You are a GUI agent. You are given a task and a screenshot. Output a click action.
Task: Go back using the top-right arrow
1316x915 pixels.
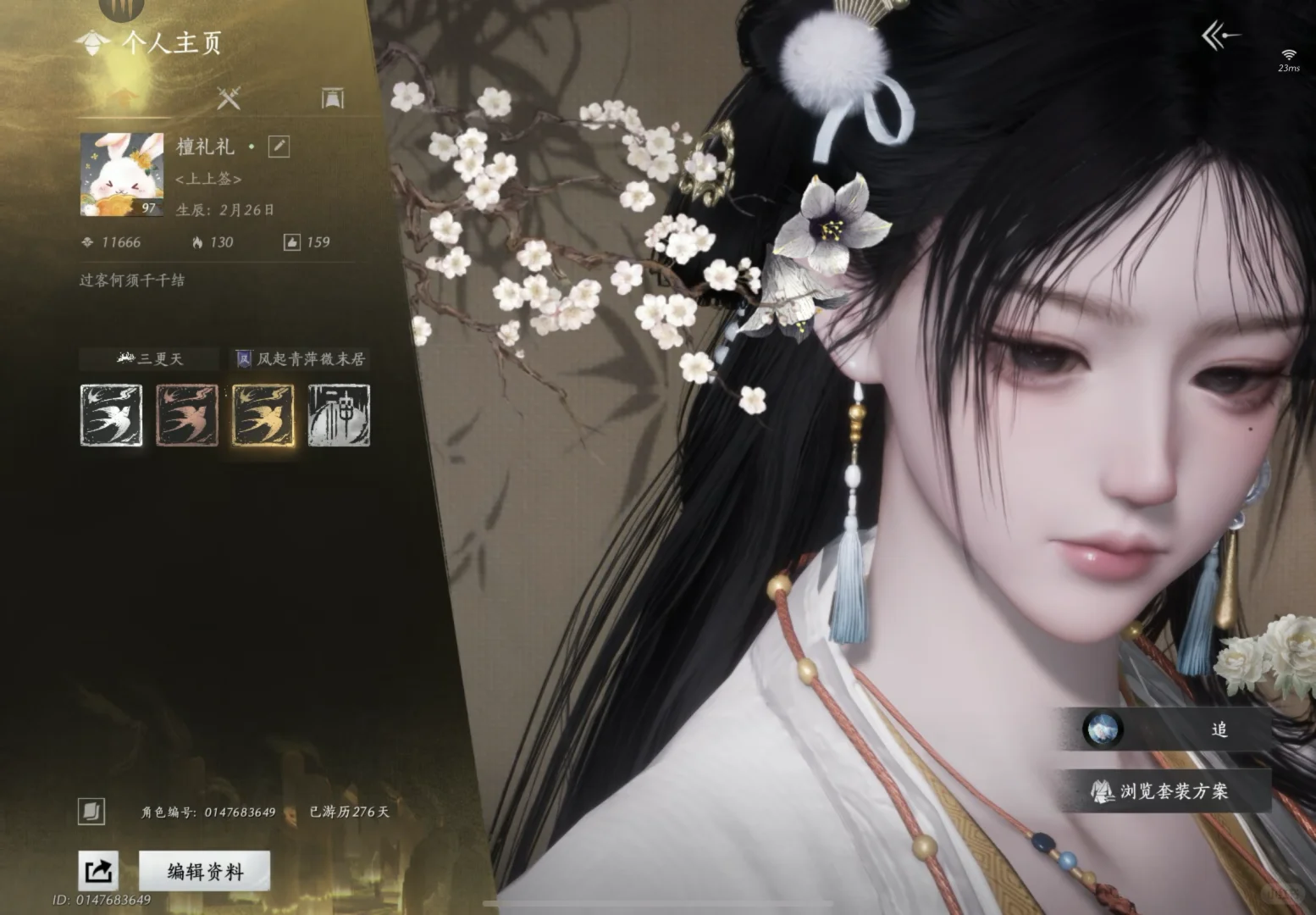coord(1220,36)
